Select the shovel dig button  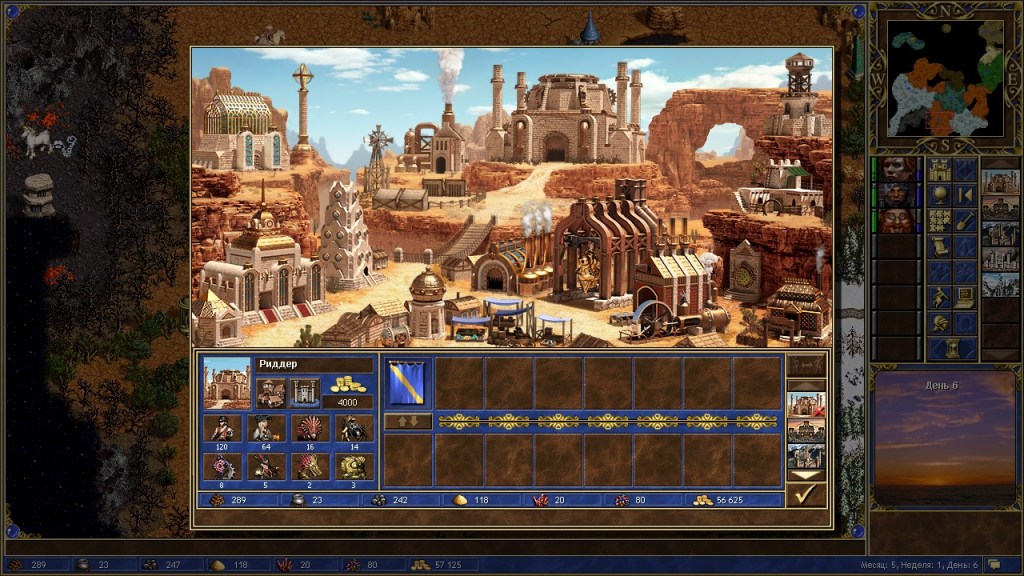click(x=964, y=220)
